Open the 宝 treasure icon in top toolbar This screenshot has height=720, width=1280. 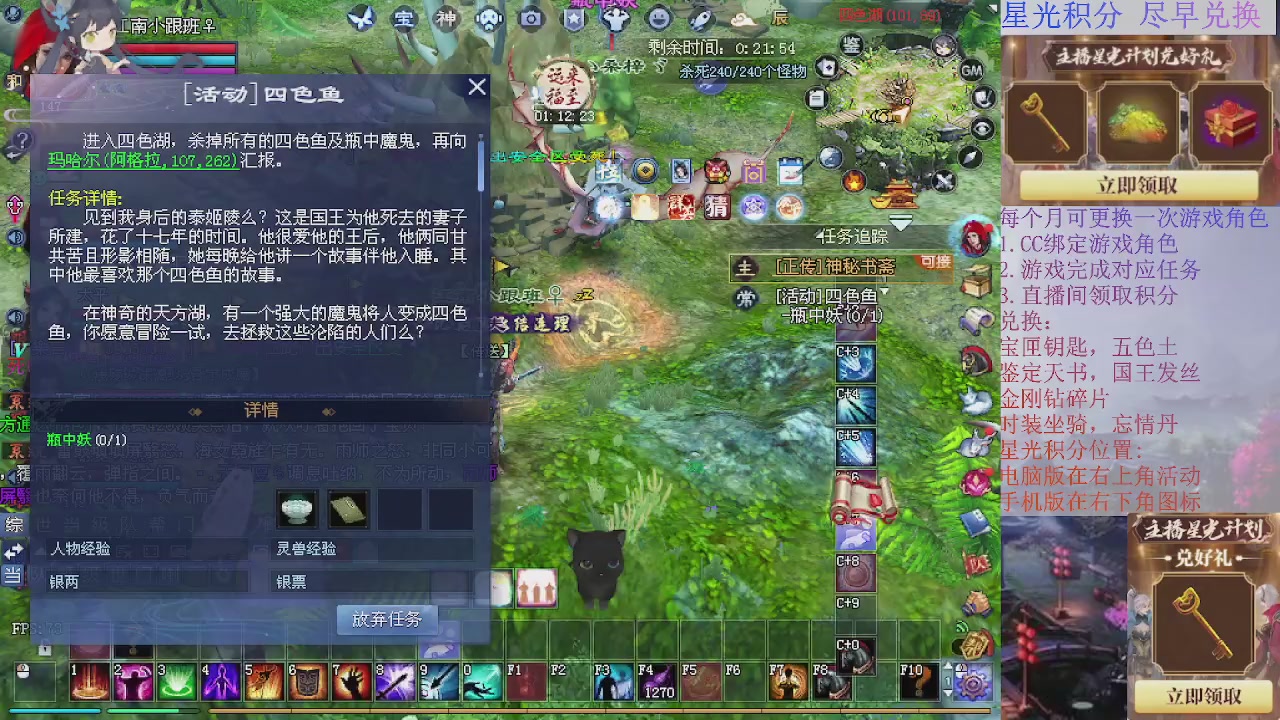[403, 18]
